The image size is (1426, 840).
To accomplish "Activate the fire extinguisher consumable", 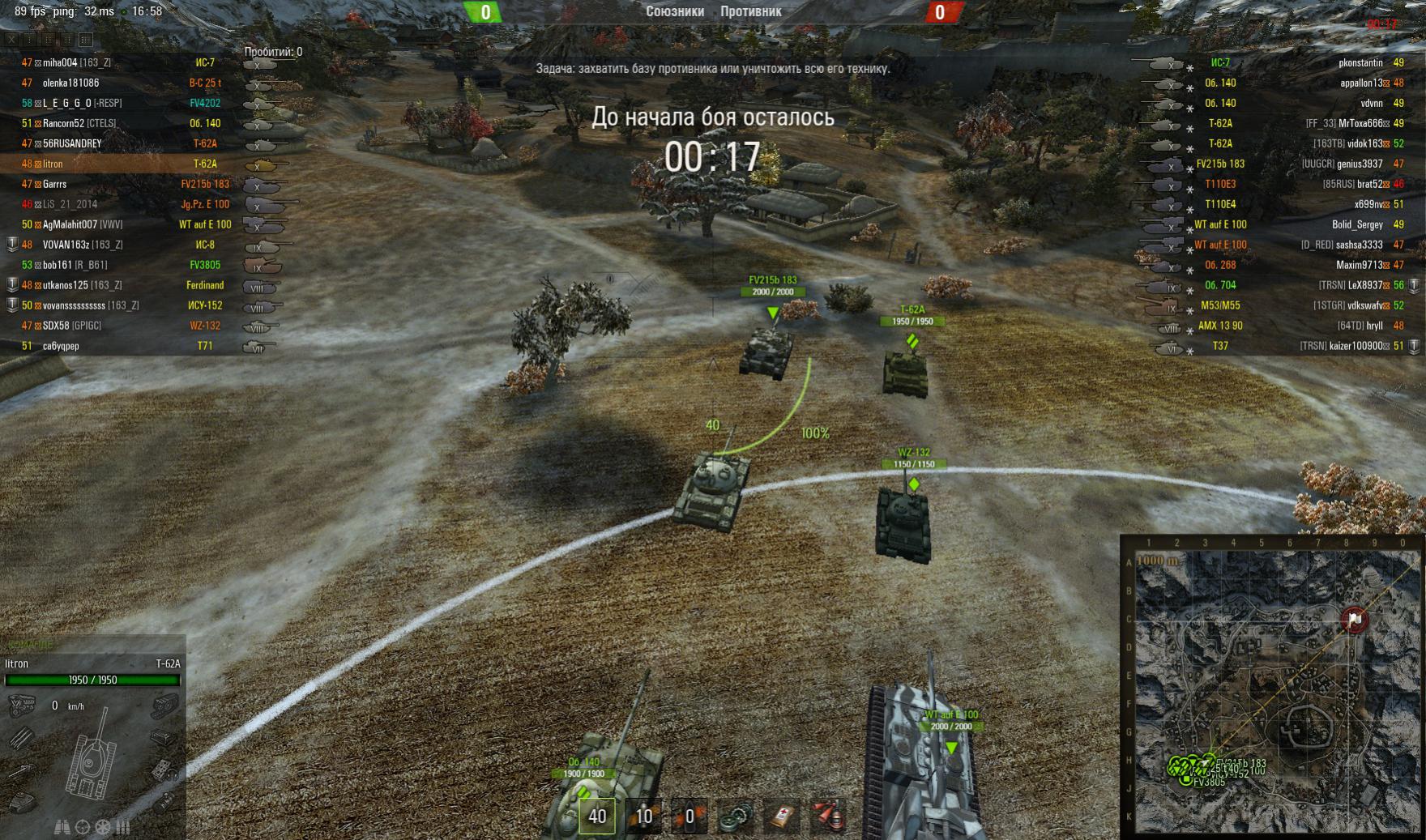I will coord(828,816).
